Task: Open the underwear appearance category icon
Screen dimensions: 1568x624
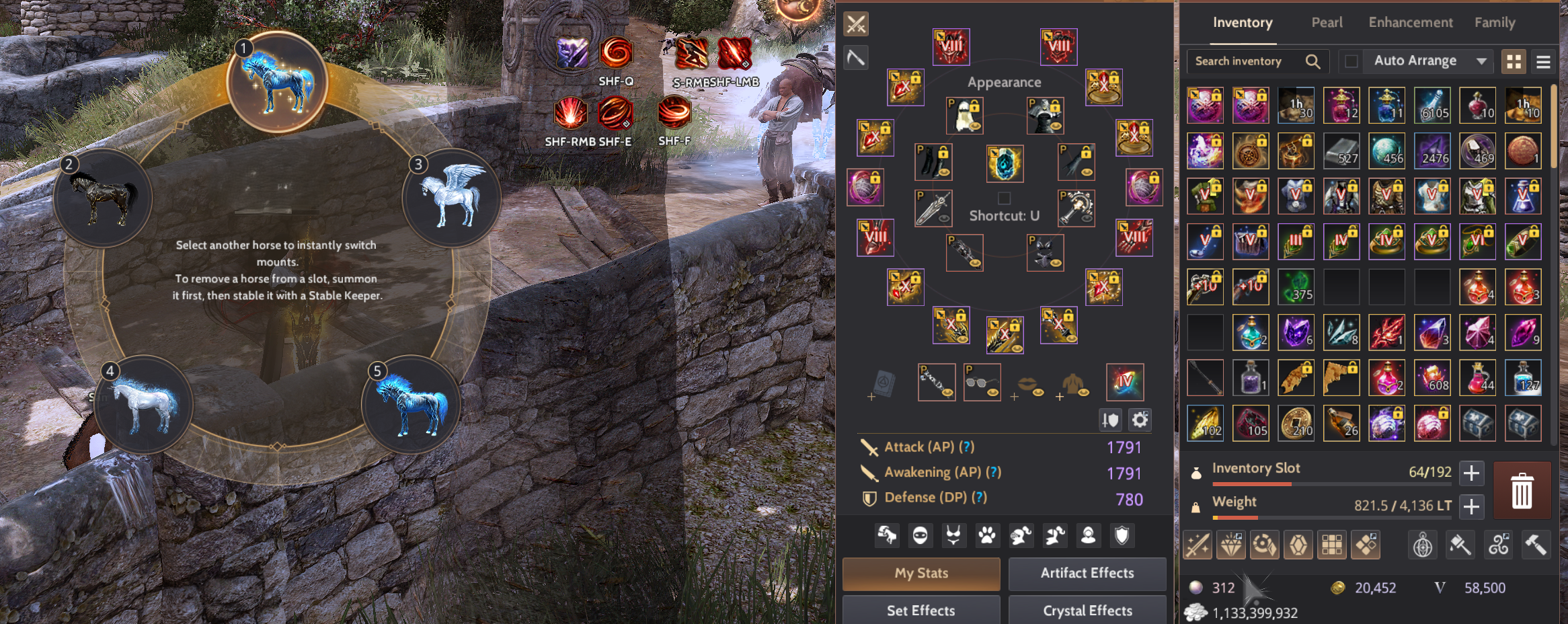Action: [953, 535]
